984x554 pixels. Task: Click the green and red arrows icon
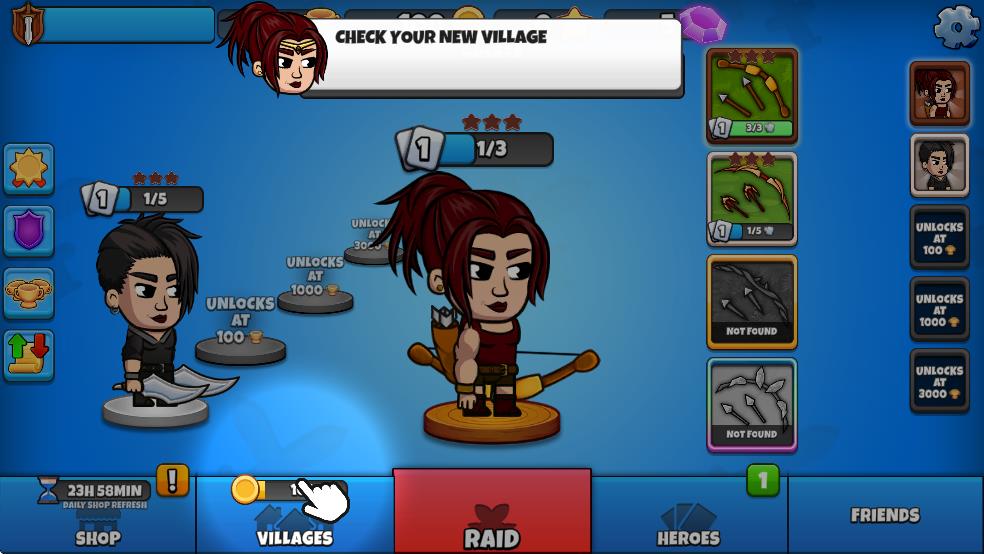(x=29, y=355)
